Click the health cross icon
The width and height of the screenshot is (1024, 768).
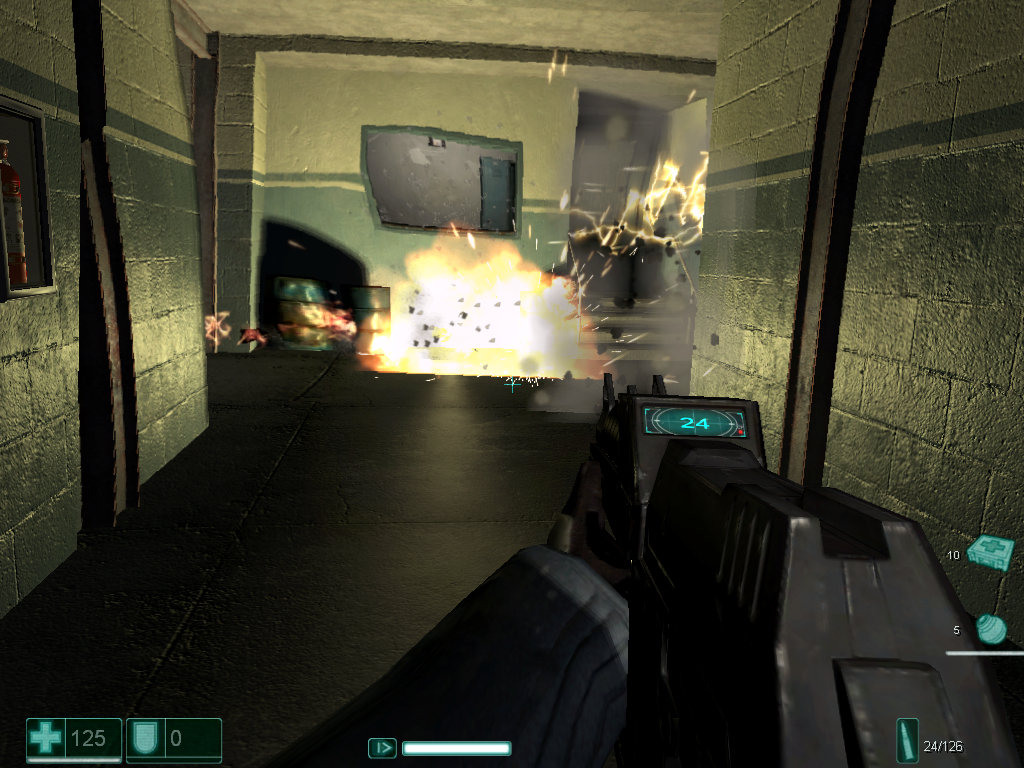[45, 739]
